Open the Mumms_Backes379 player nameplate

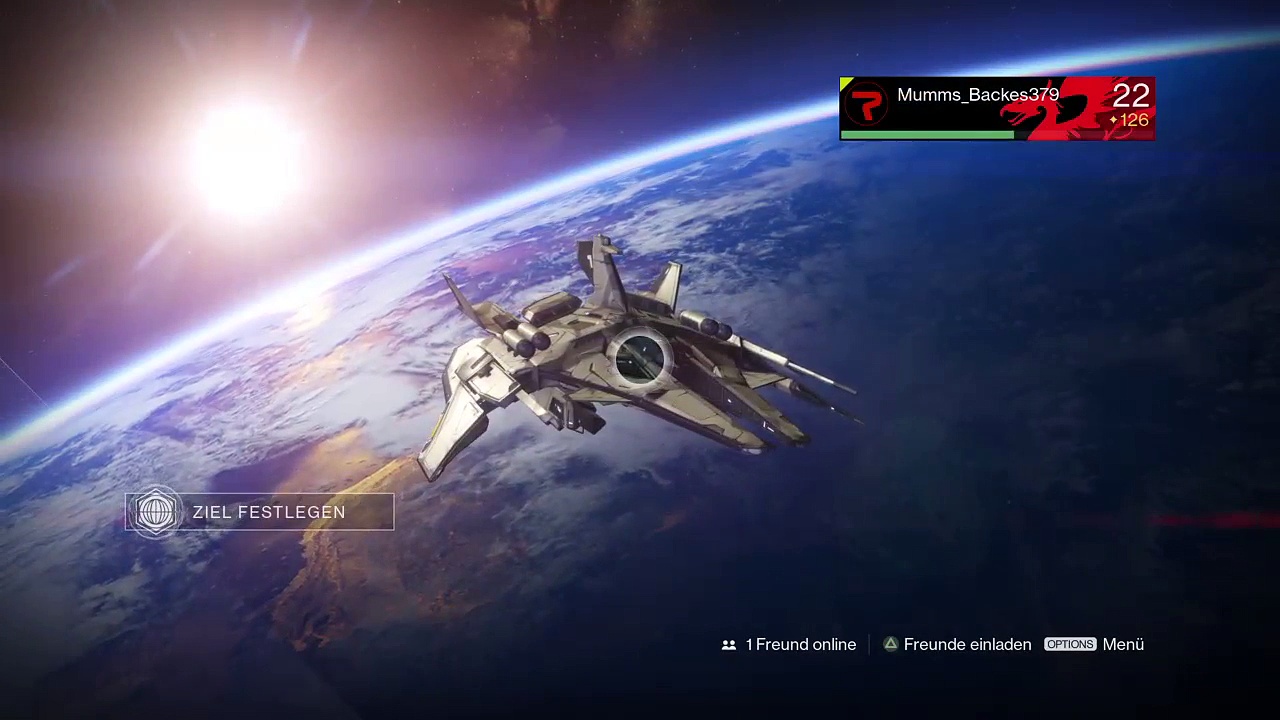(x=996, y=108)
